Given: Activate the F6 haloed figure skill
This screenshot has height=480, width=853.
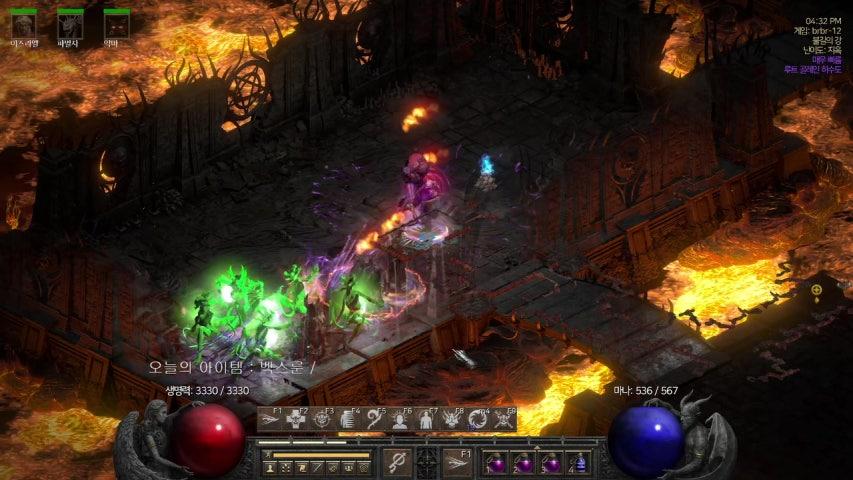Looking at the screenshot, I should (x=400, y=420).
